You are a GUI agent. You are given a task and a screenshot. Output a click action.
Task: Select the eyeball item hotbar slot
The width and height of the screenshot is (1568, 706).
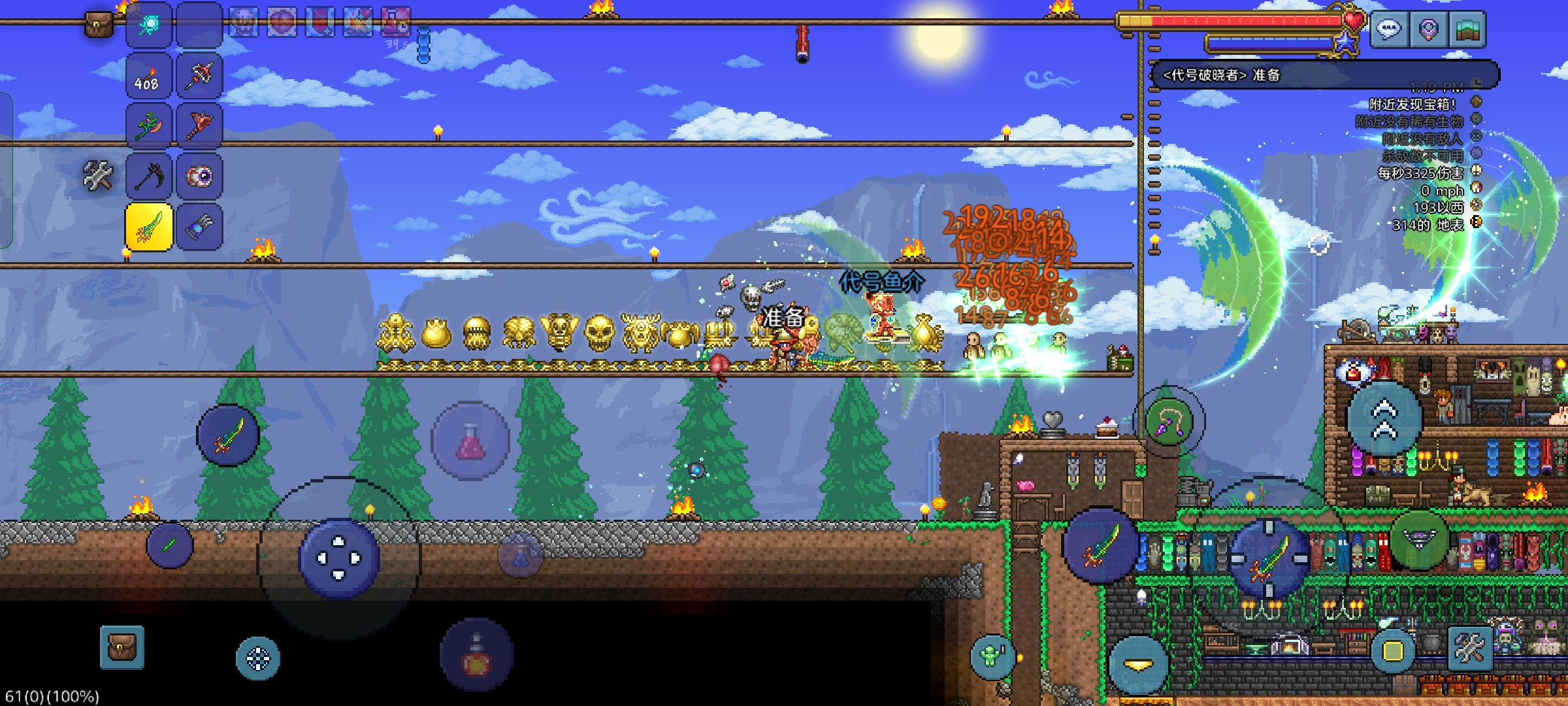[x=199, y=176]
